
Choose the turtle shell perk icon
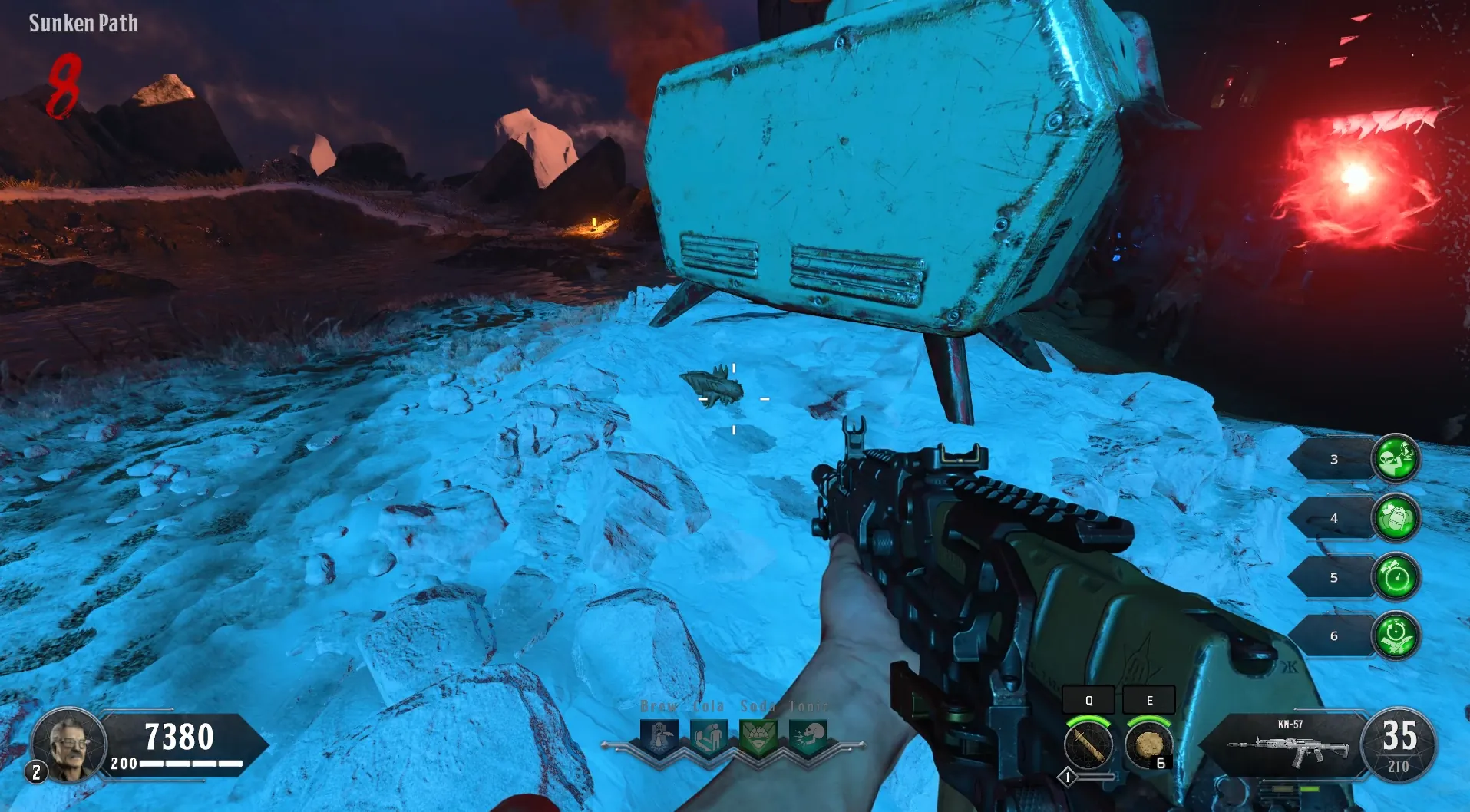click(758, 738)
